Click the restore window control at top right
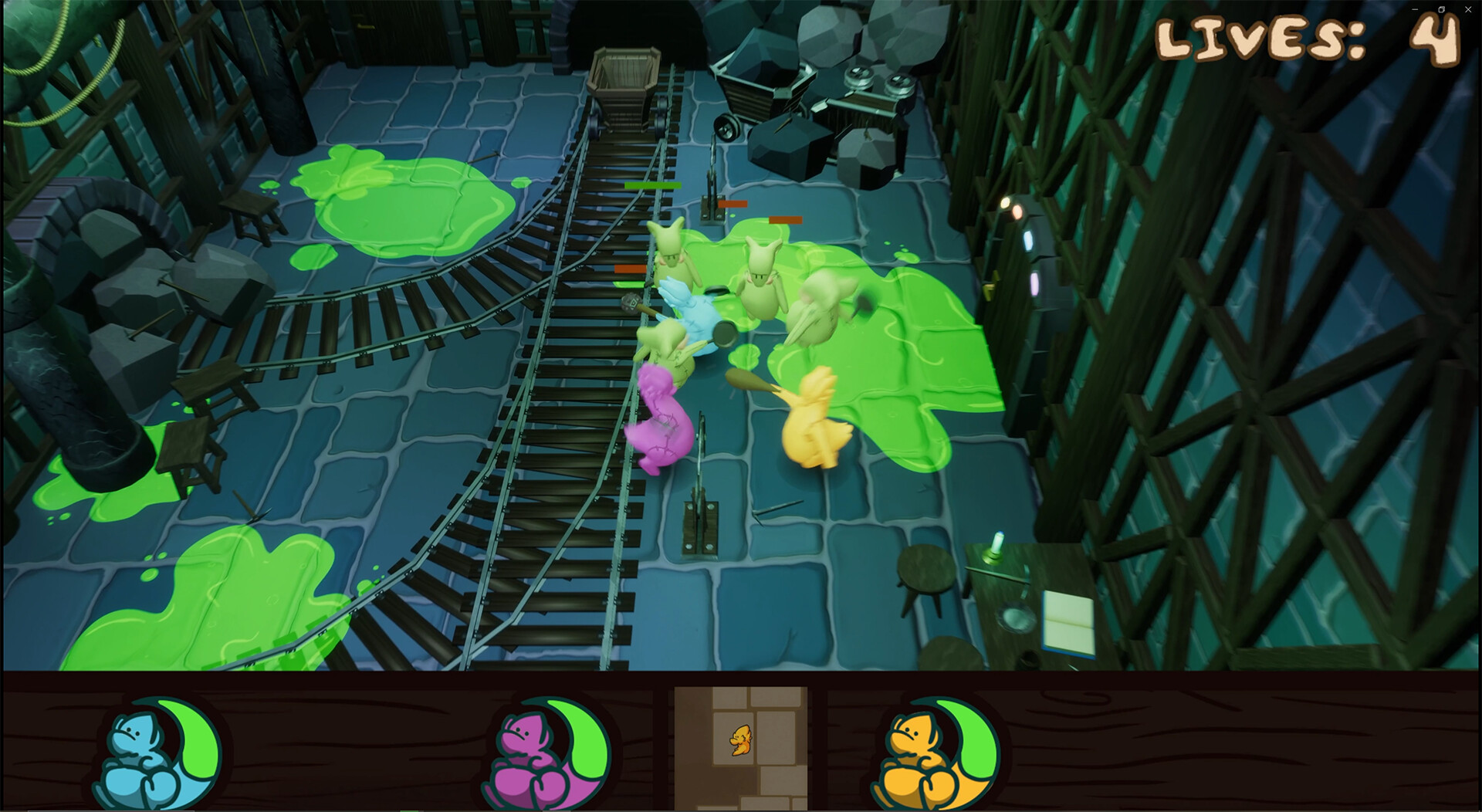Viewport: 1482px width, 812px height. [1441, 11]
